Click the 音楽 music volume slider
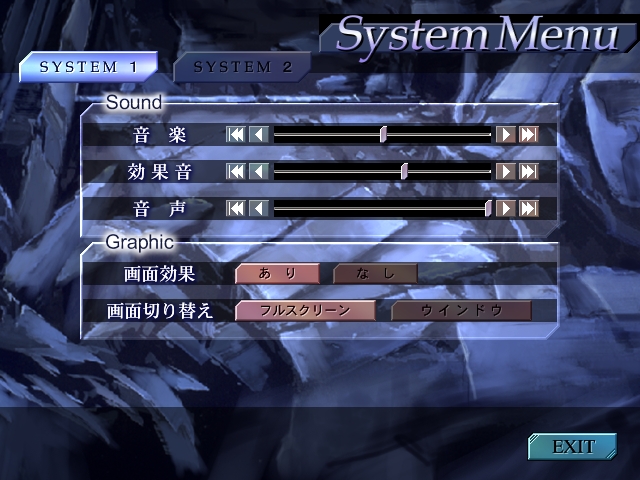 pyautogui.click(x=383, y=134)
